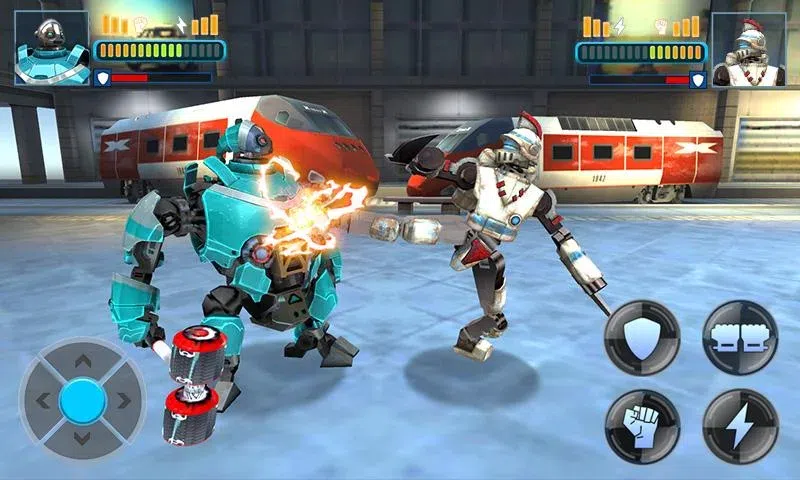Activate the shield block button
Viewport: 800px width, 480px height.
point(641,338)
